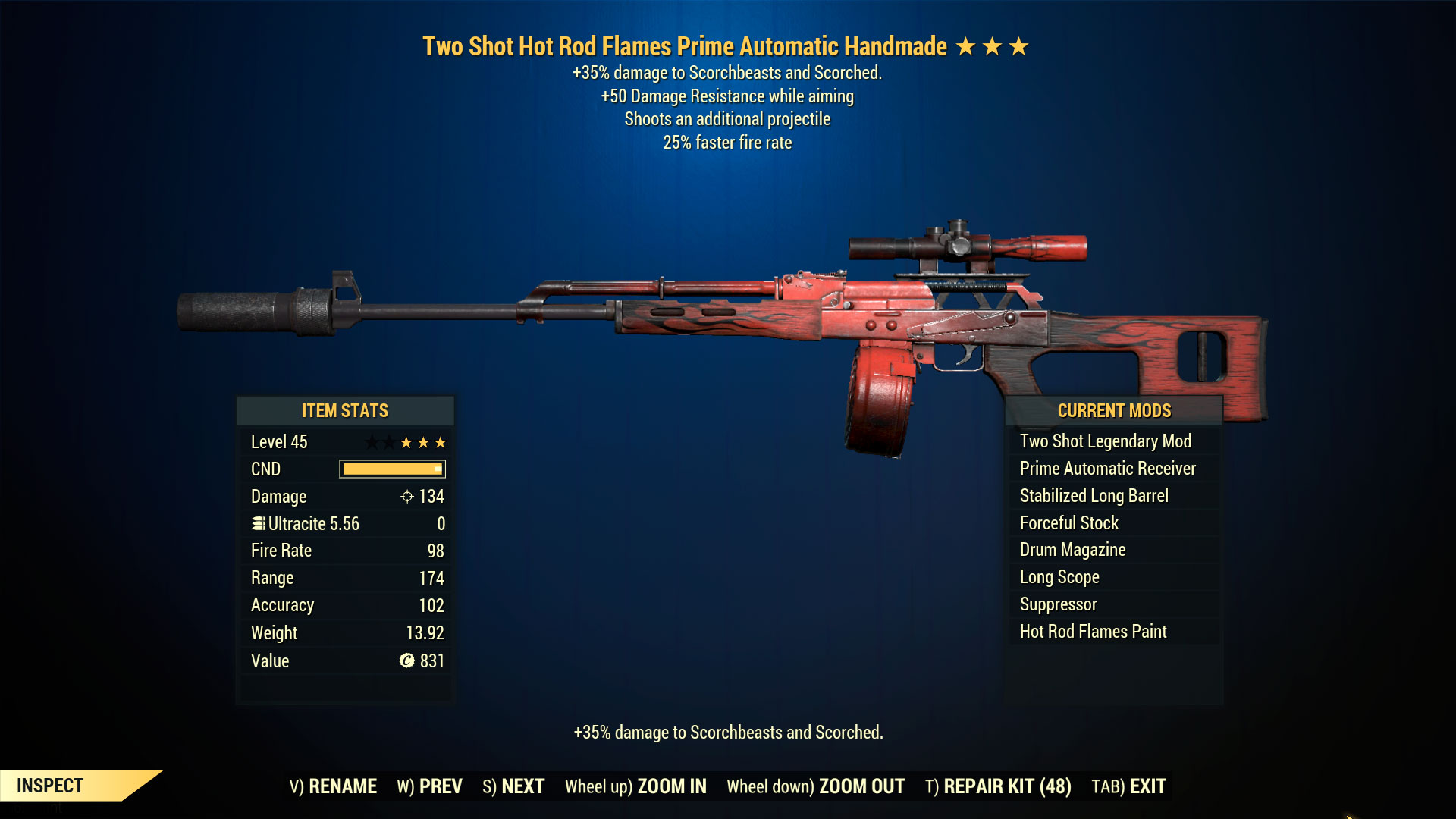1456x819 pixels.
Task: Close the inspect screen with EXIT
Action: pos(1128,786)
